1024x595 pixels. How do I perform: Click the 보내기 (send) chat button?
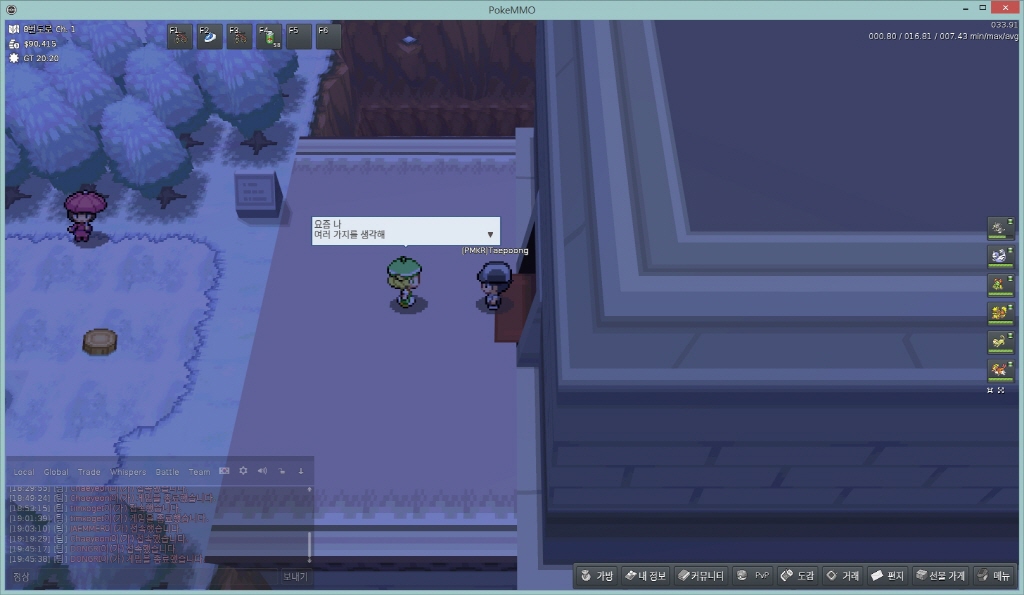(x=295, y=577)
